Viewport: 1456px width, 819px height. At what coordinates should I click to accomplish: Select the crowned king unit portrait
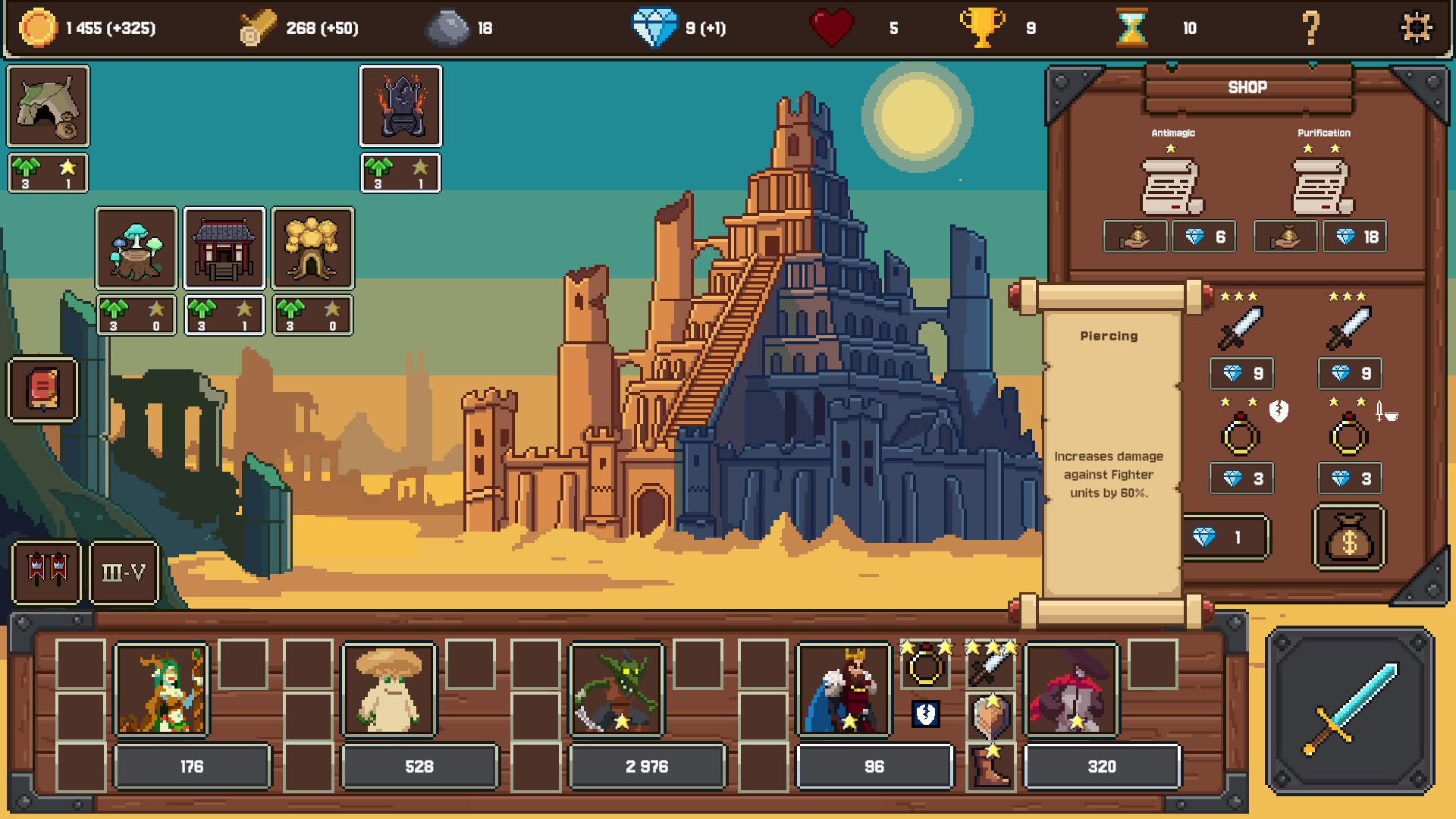[843, 689]
